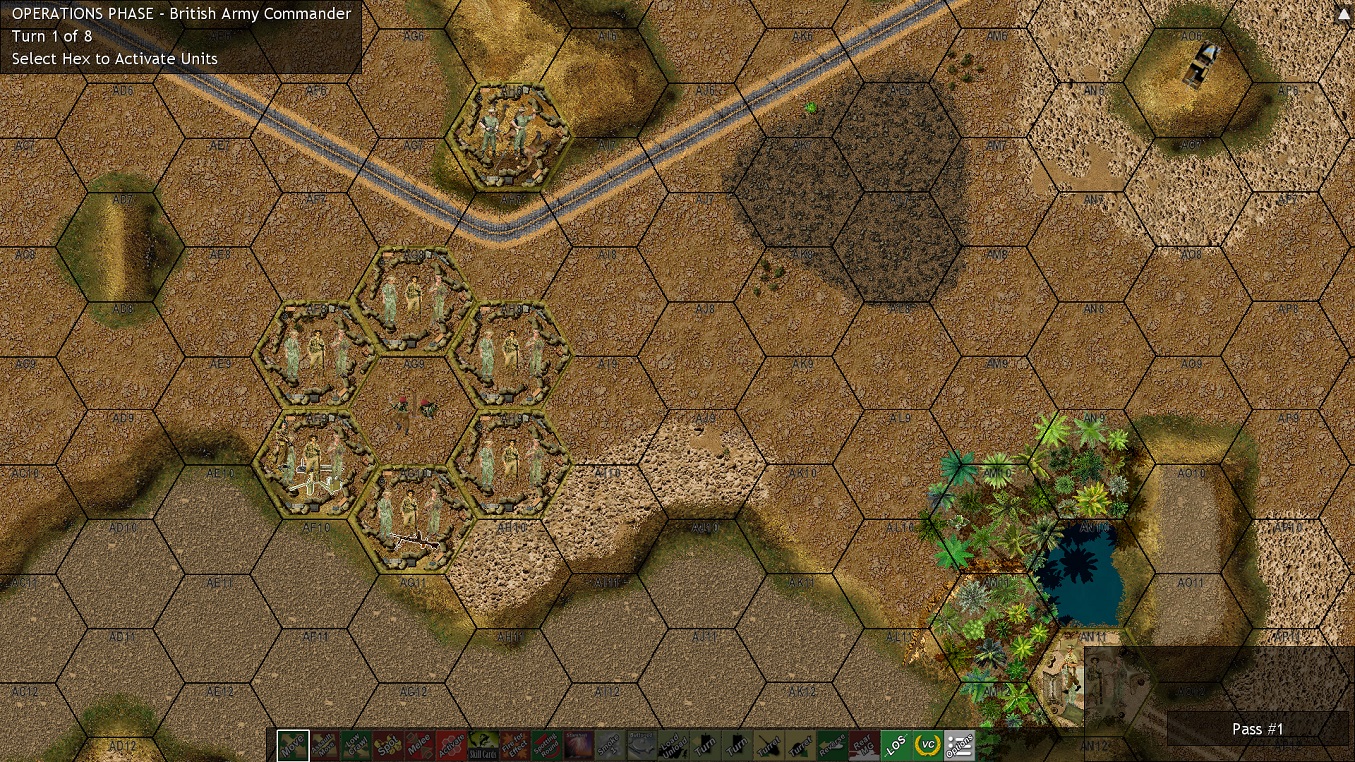
Task: Select the Spotting Round action
Action: [546, 745]
